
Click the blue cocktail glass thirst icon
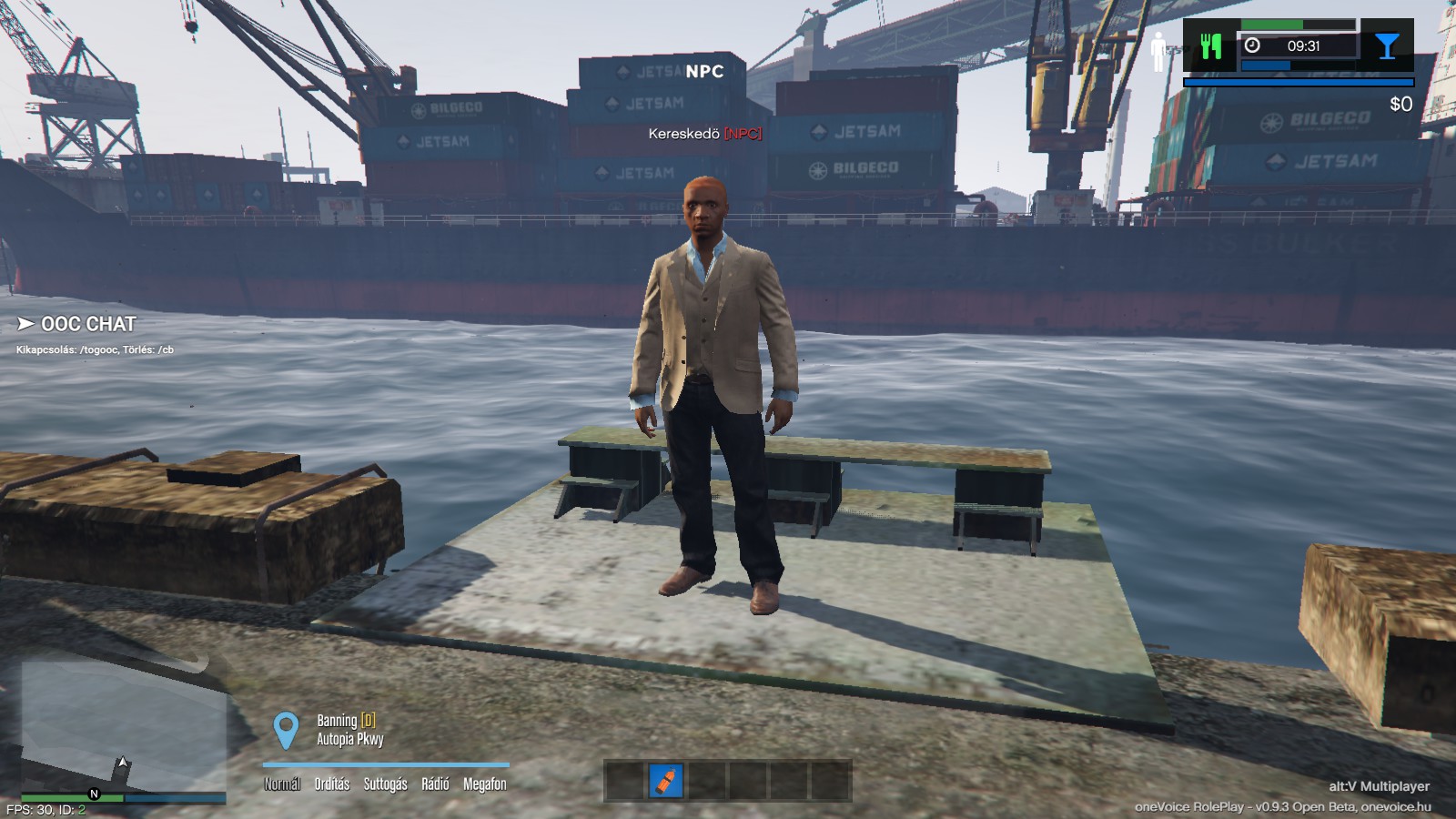click(x=1387, y=46)
